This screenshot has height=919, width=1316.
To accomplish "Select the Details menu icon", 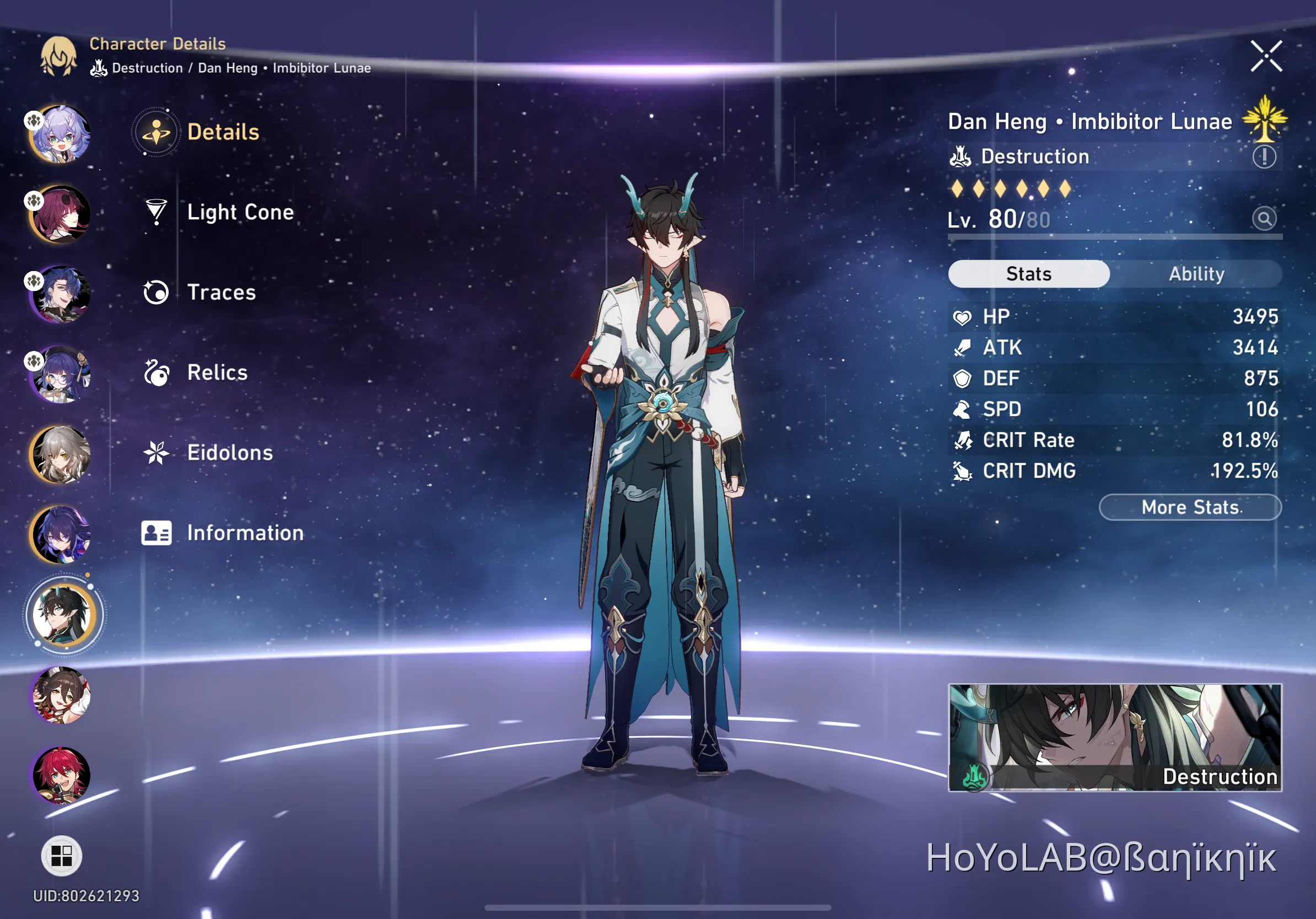I will [157, 131].
